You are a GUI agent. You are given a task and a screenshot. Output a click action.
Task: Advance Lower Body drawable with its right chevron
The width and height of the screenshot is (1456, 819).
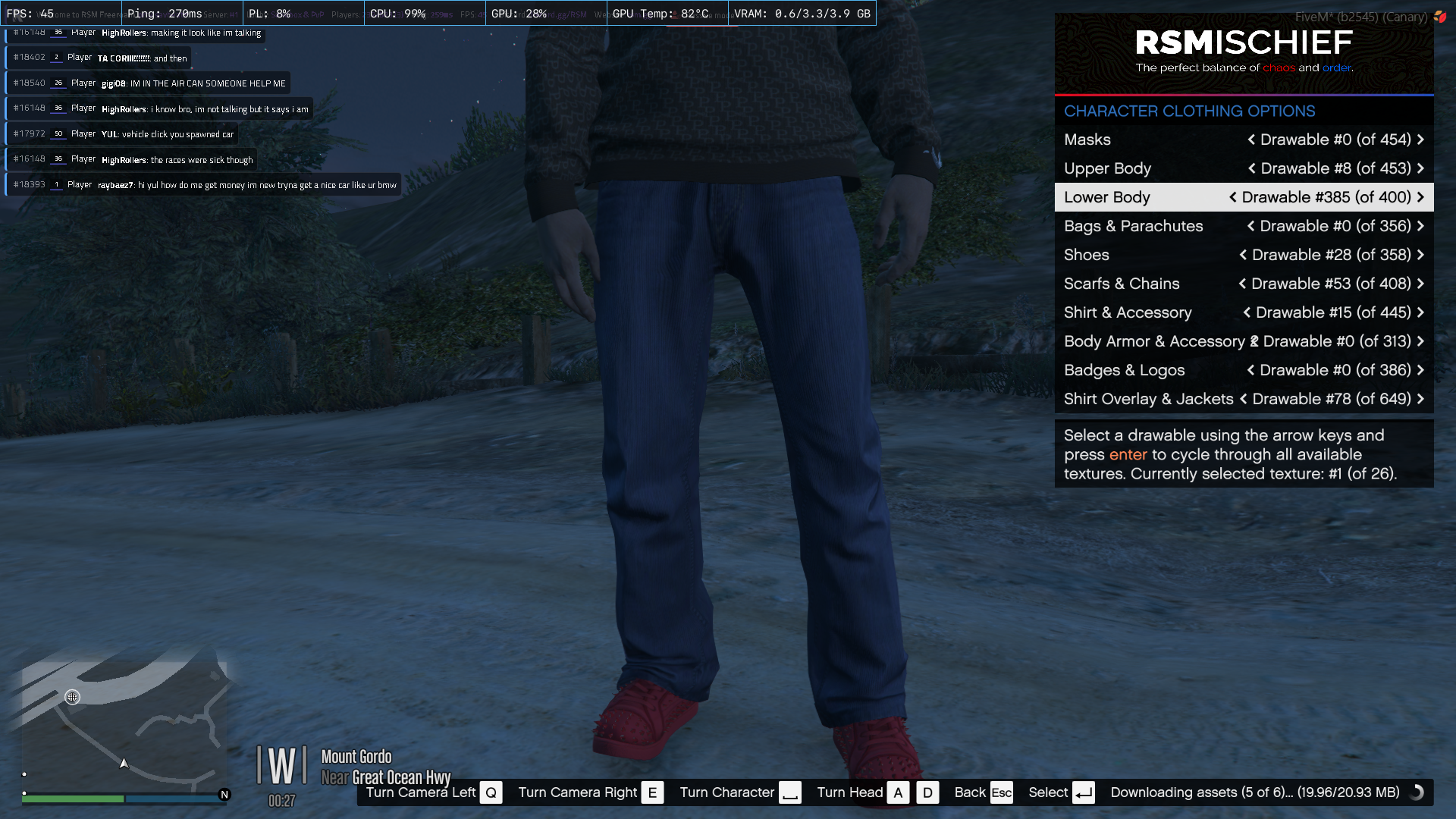(x=1420, y=196)
